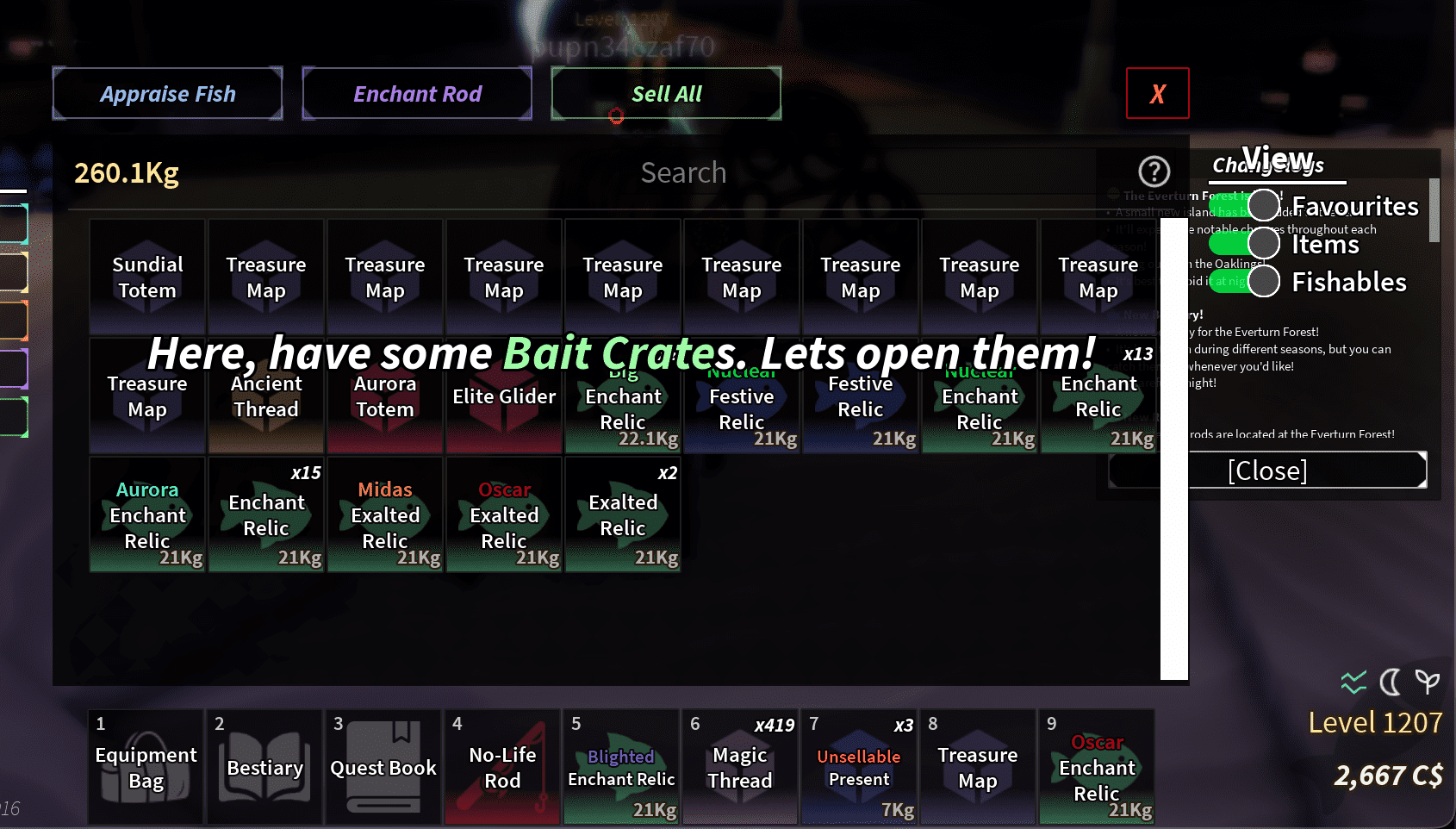Select the moon time-of-day icon

pyautogui.click(x=1390, y=683)
